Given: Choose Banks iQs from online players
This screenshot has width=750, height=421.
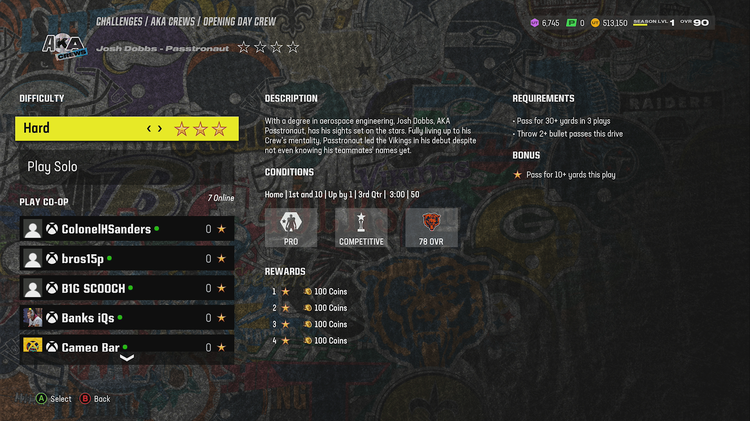Looking at the screenshot, I should (127, 318).
